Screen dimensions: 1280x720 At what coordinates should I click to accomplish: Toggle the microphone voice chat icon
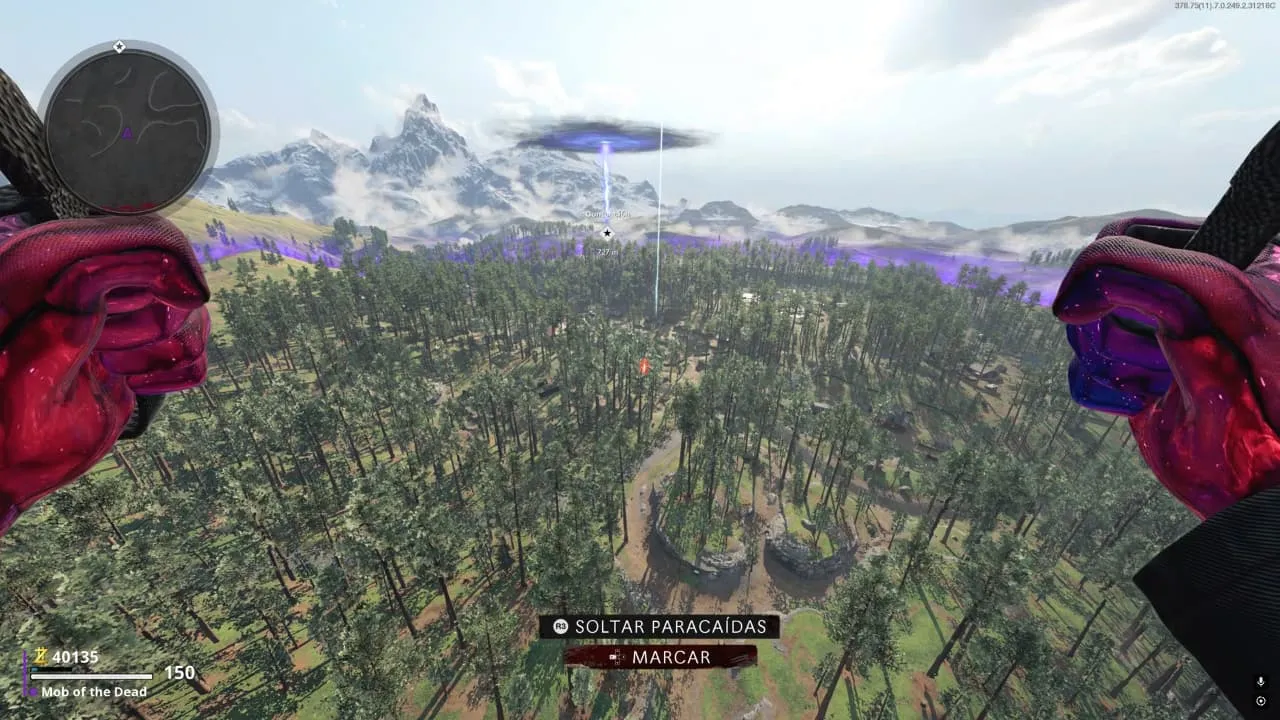1261,681
